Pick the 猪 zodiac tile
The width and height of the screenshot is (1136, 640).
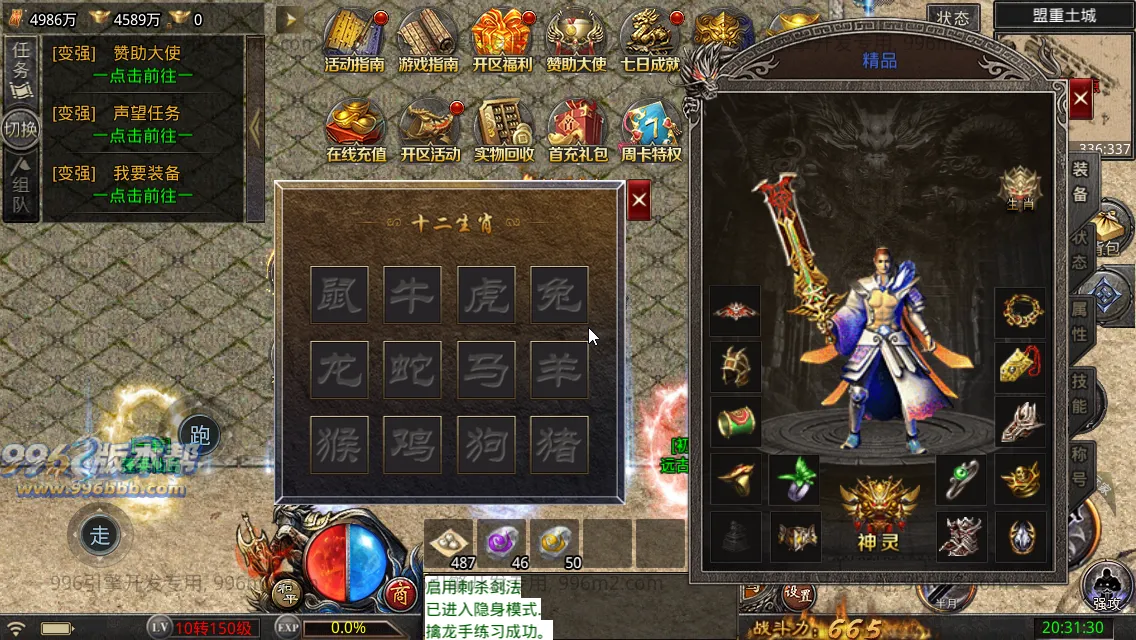559,444
